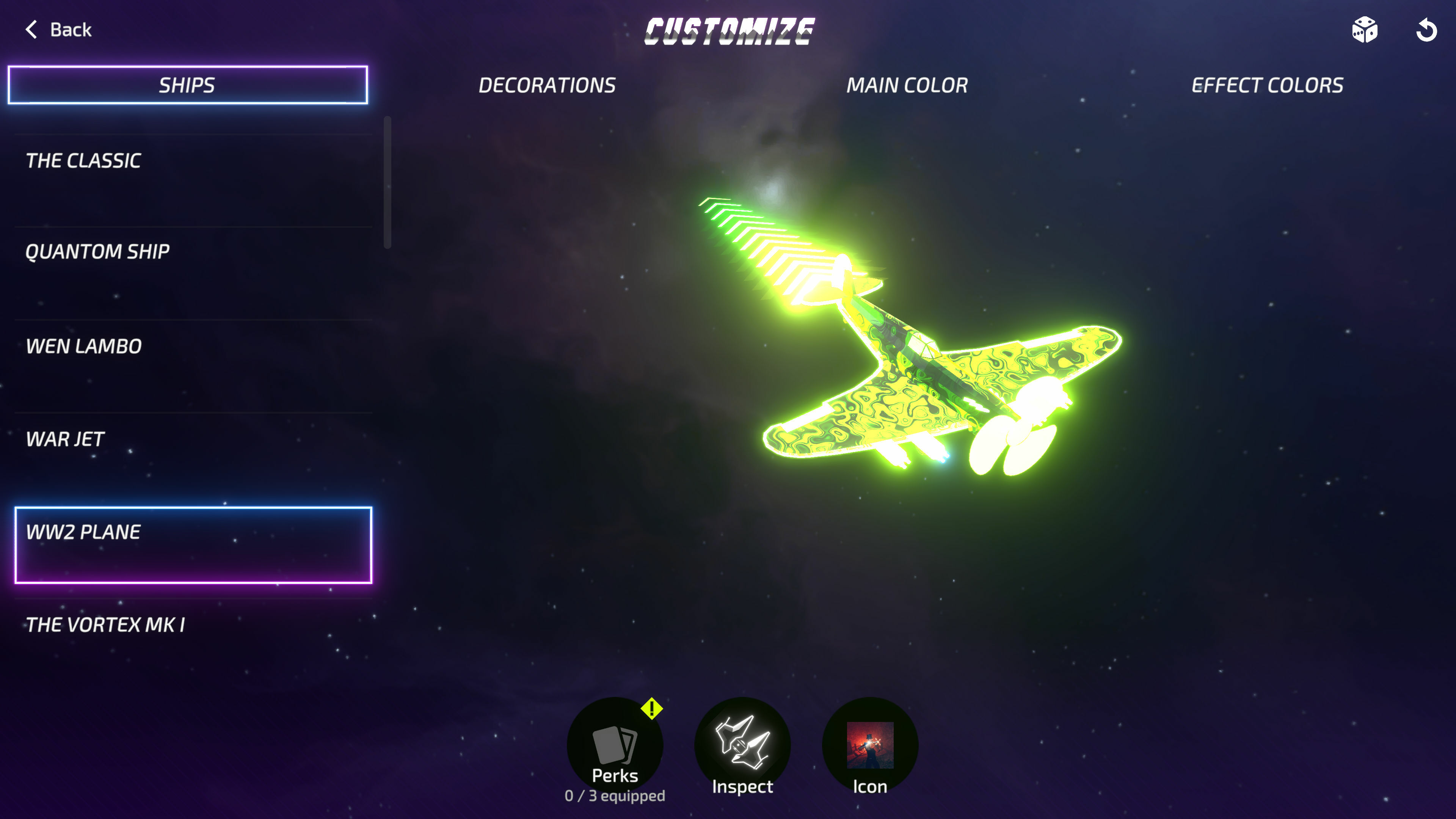Switch to the DECORATIONS tab
This screenshot has width=1456, height=819.
pyautogui.click(x=546, y=85)
